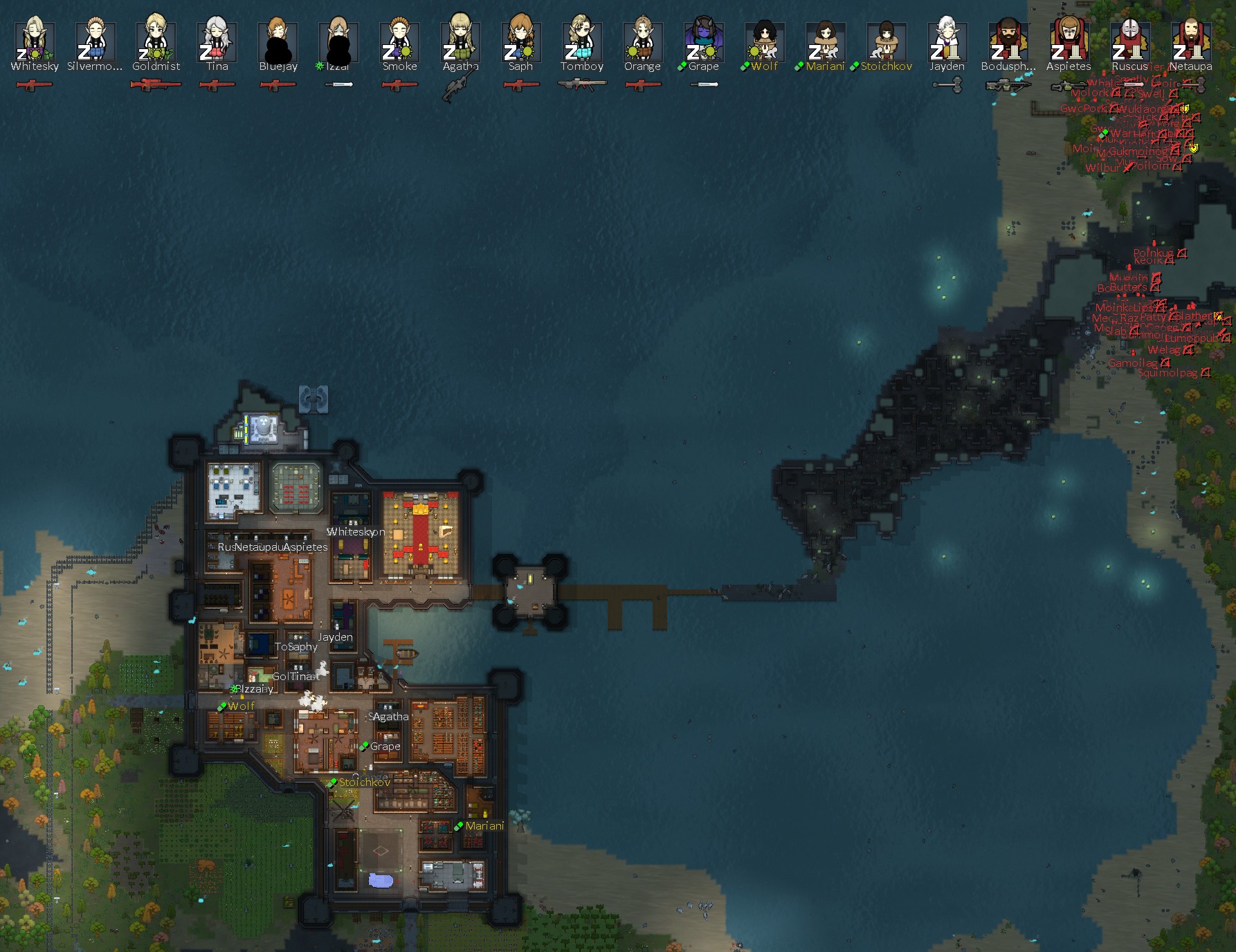
Task: Choose Aspietes in the colonist bar
Action: (1069, 42)
